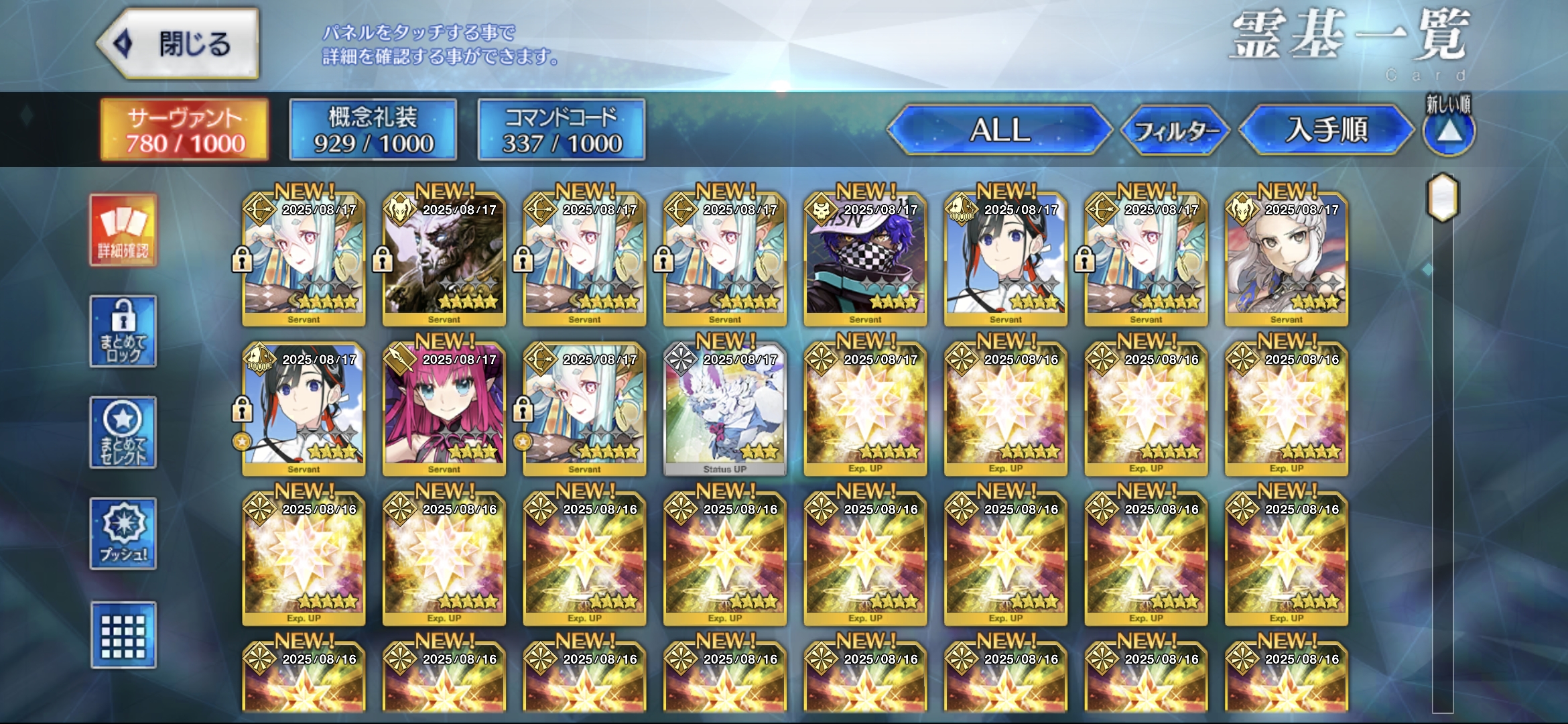The image size is (1568, 724).
Task: Tap the white beast Status UP card
Action: (x=725, y=408)
